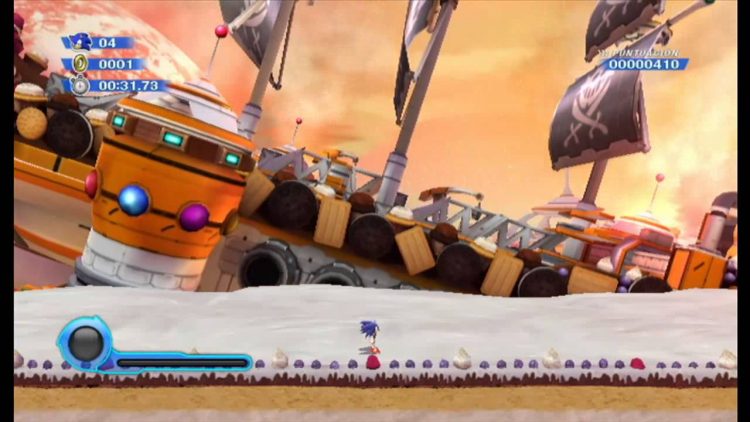Viewport: 750px width, 422px height.
Task: Activate the empty Wisp power orb
Action: point(85,344)
